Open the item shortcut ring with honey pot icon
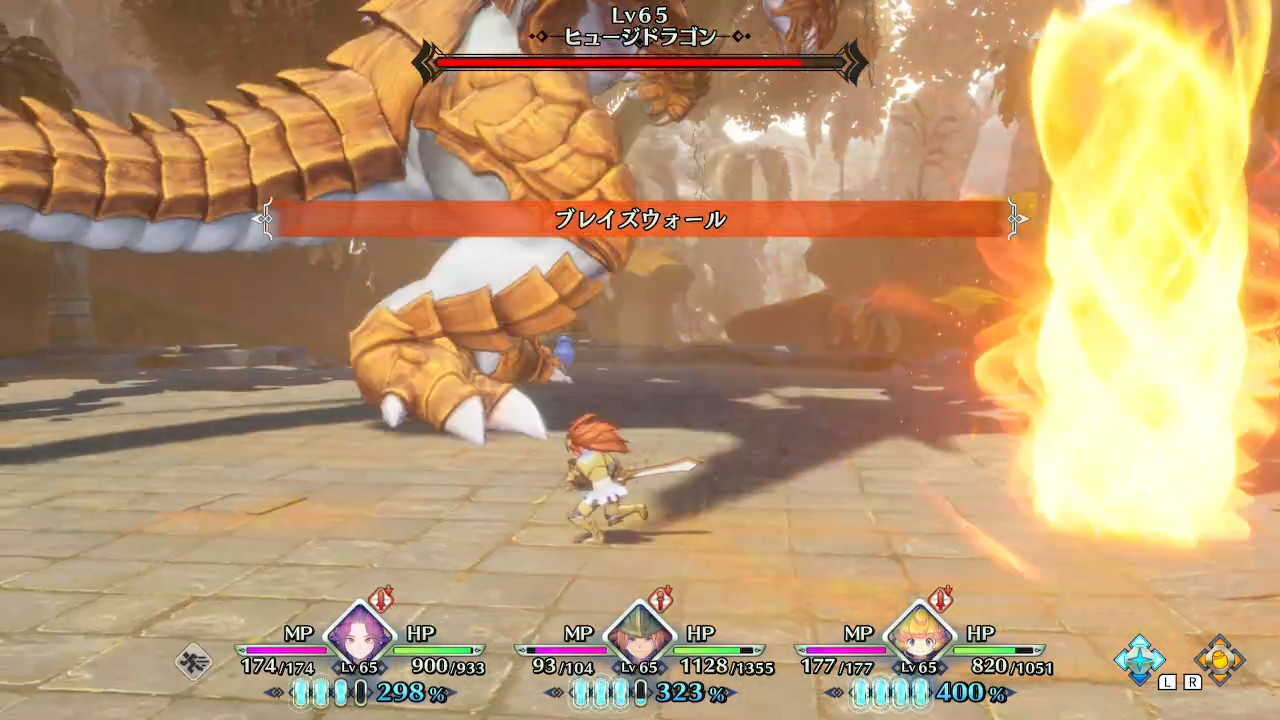Viewport: 1280px width, 720px height. [1218, 659]
